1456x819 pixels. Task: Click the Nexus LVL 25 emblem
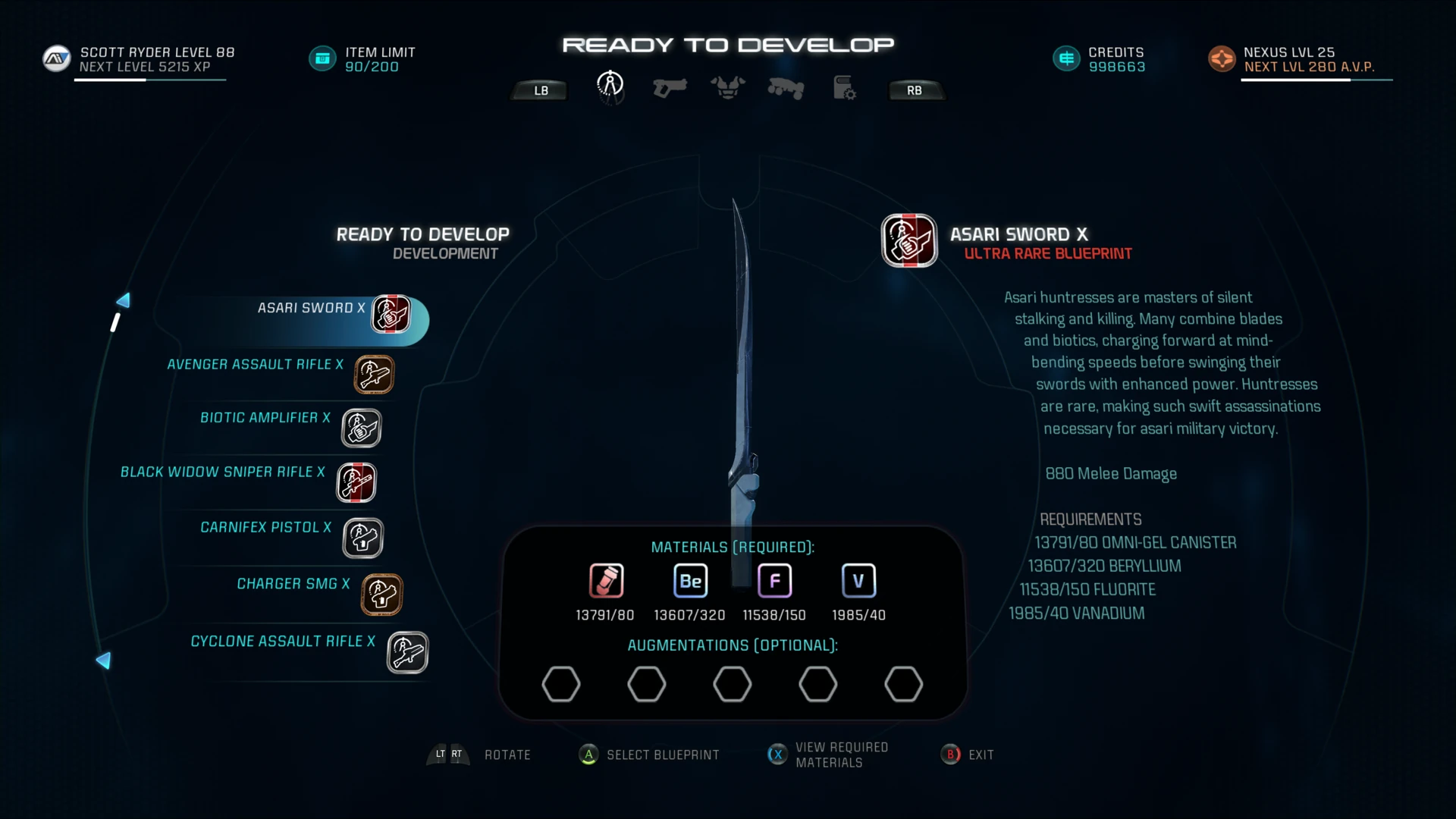coord(1222,58)
